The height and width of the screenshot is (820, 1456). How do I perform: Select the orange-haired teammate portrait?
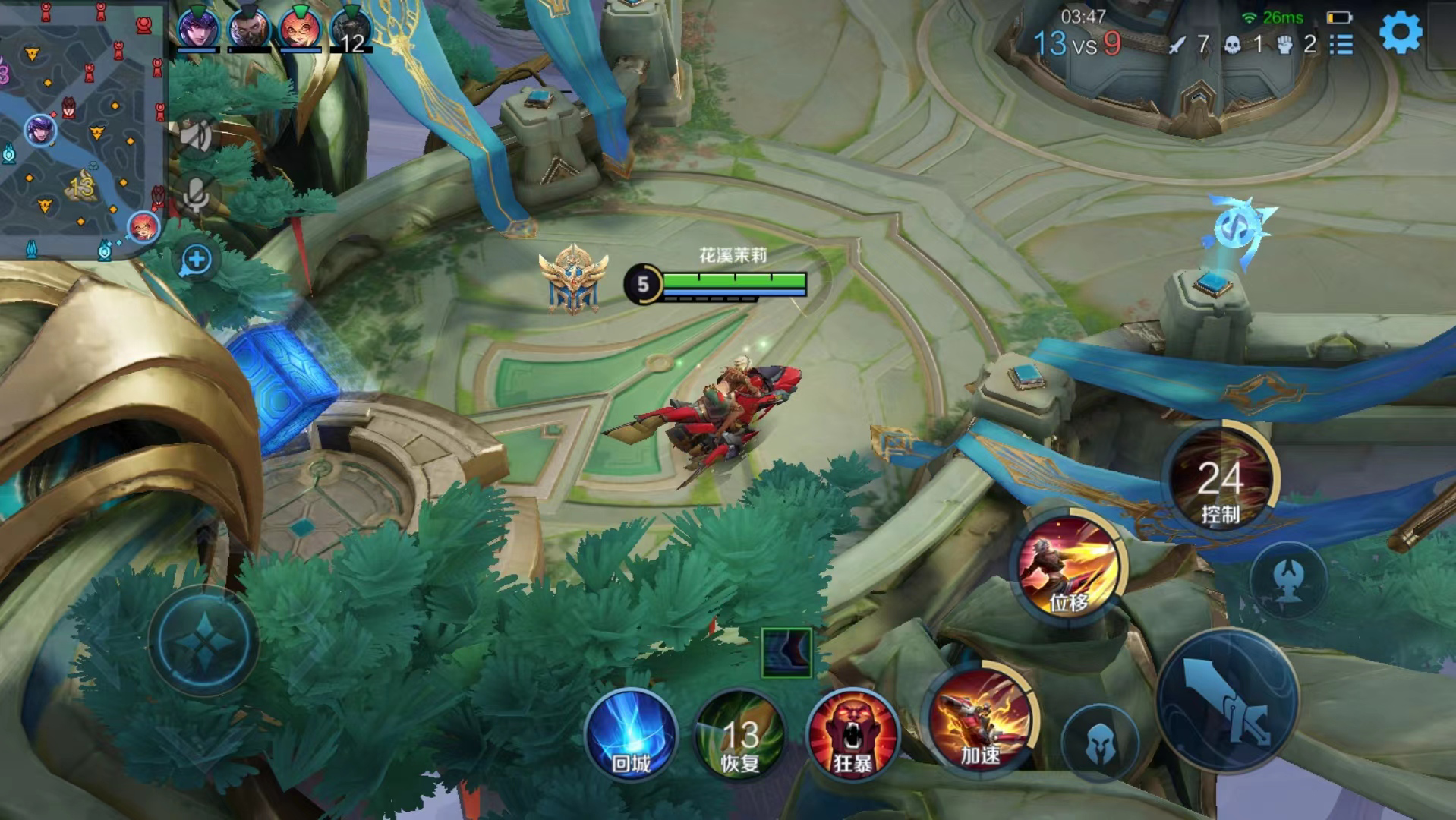click(300, 29)
